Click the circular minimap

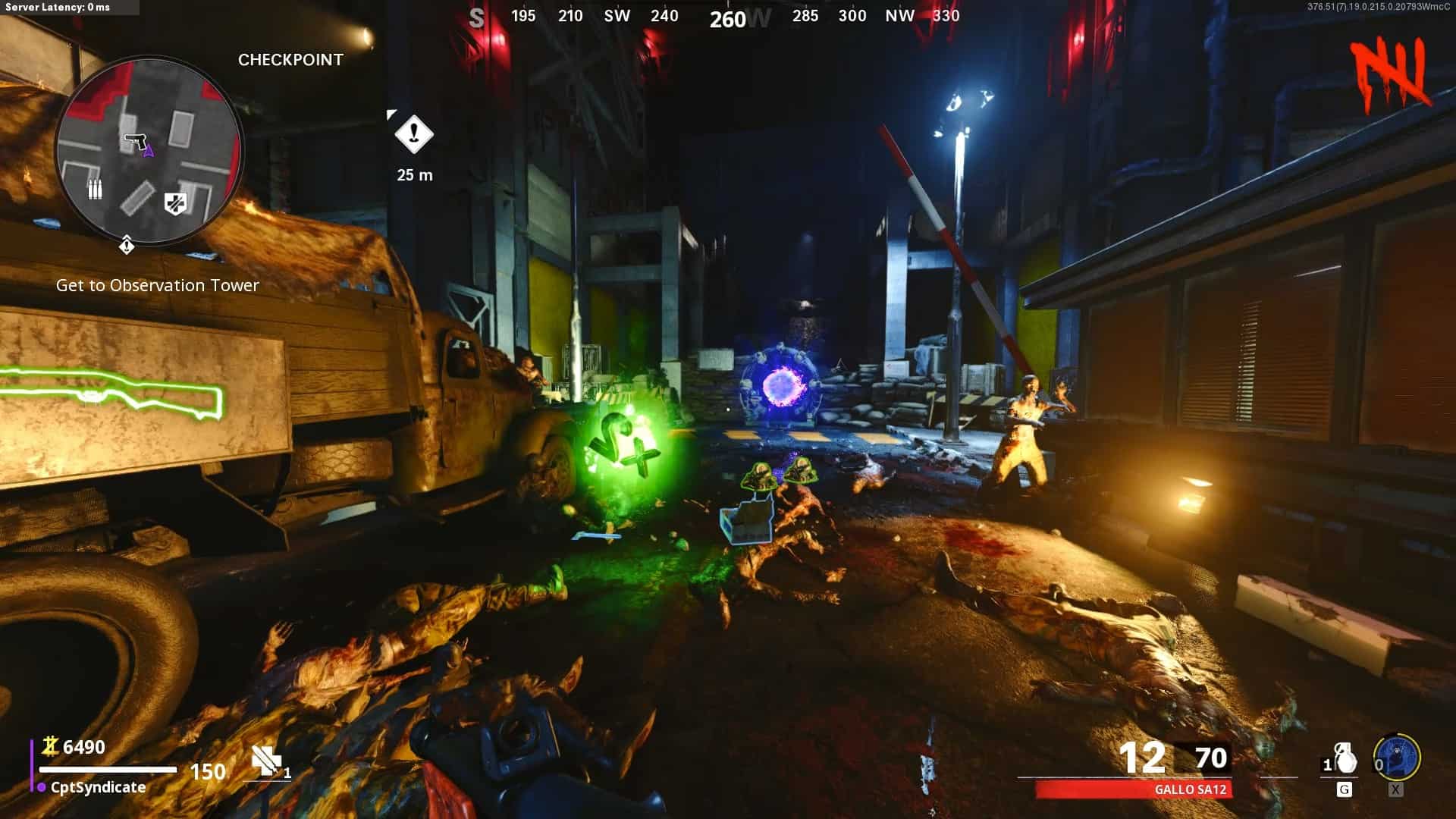pyautogui.click(x=149, y=150)
